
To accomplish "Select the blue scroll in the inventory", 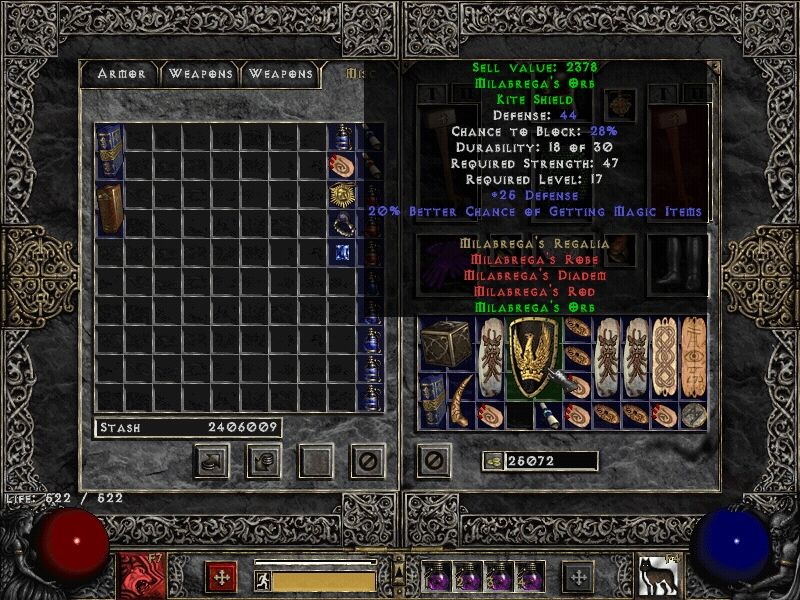I will [549, 414].
